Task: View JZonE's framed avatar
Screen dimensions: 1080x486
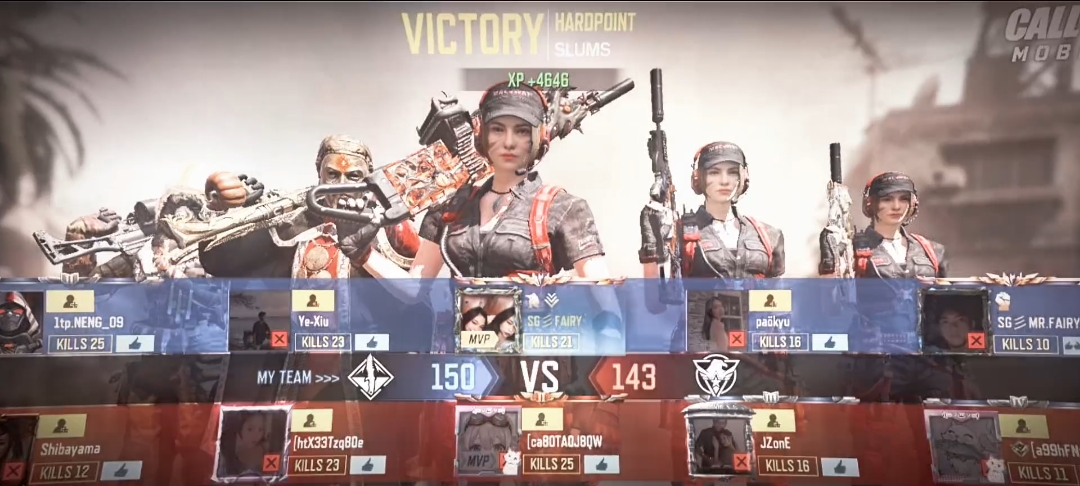Action: [720, 442]
